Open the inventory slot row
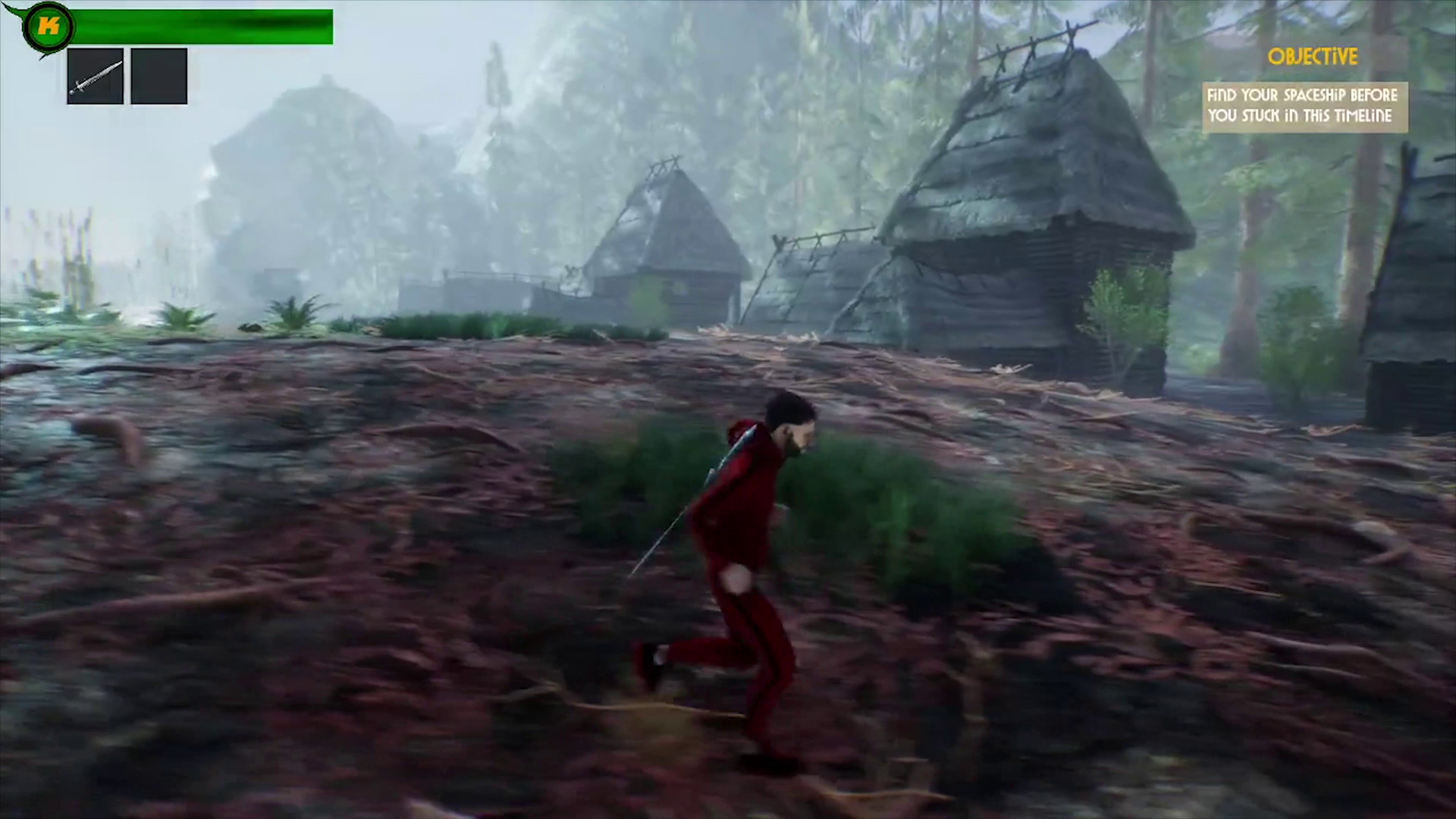The height and width of the screenshot is (819, 1456). [127, 76]
